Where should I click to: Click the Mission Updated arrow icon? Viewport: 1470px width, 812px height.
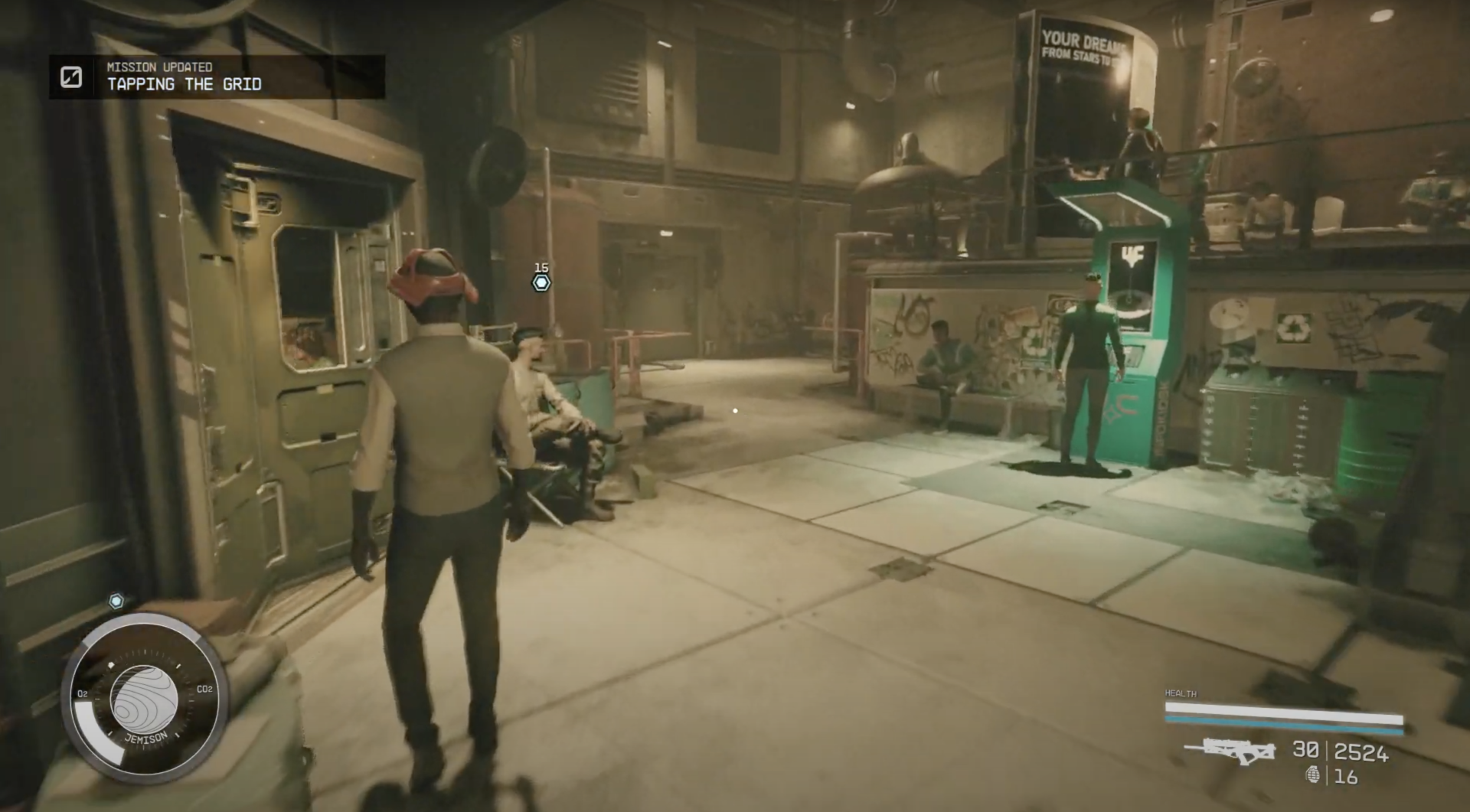tap(70, 77)
